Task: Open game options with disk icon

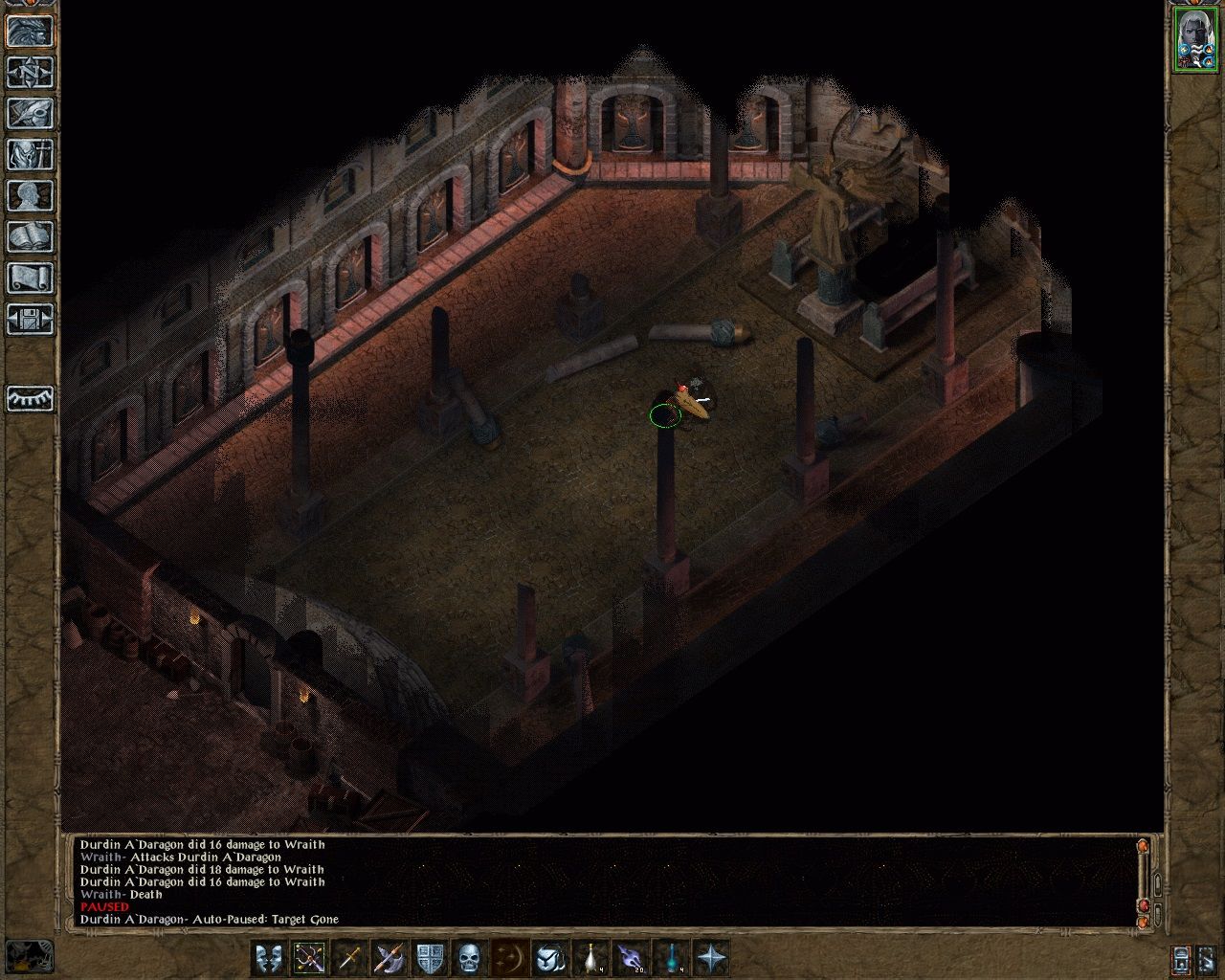Action: coord(29,318)
